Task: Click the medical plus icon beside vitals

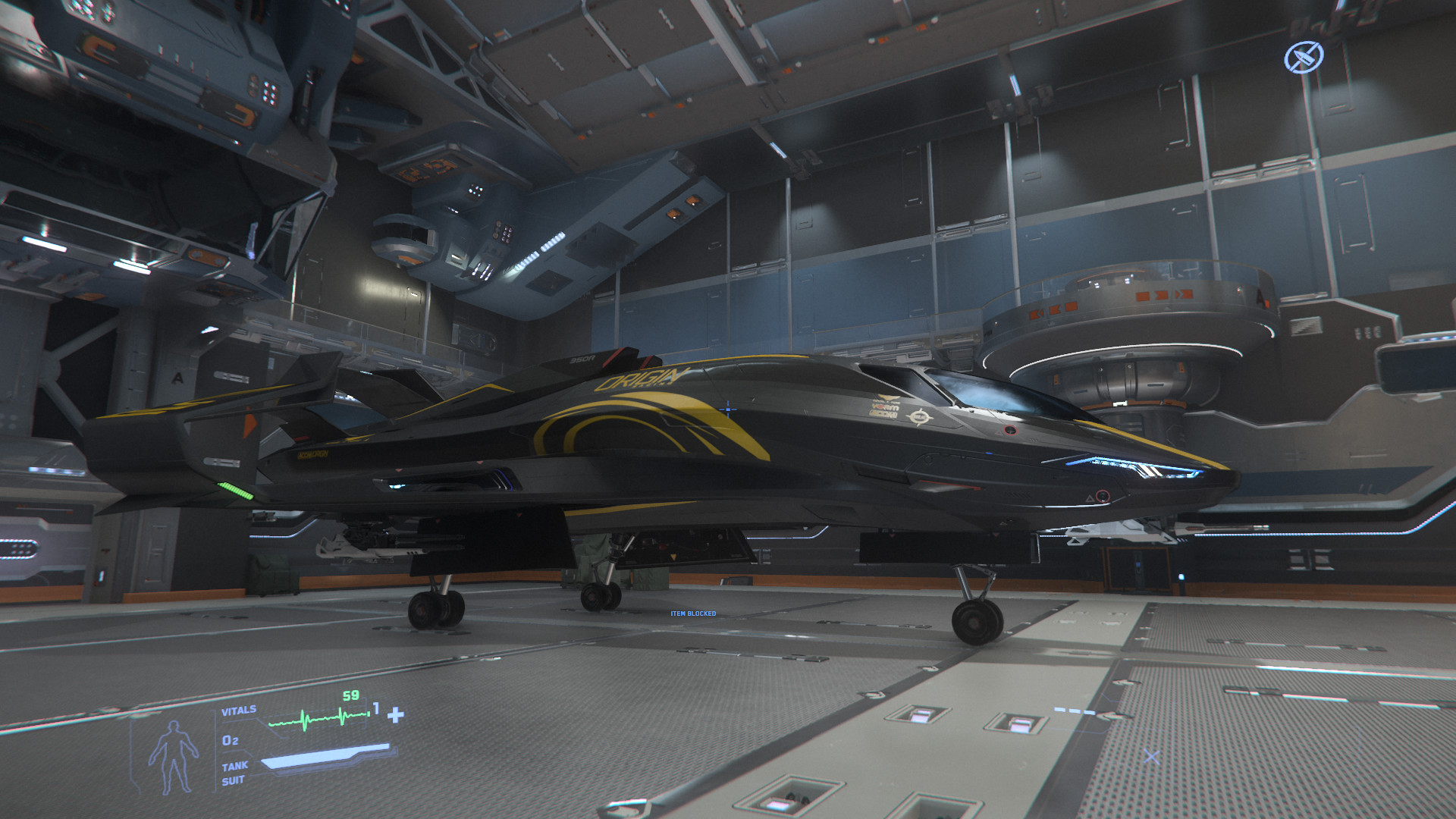Action: [x=395, y=715]
